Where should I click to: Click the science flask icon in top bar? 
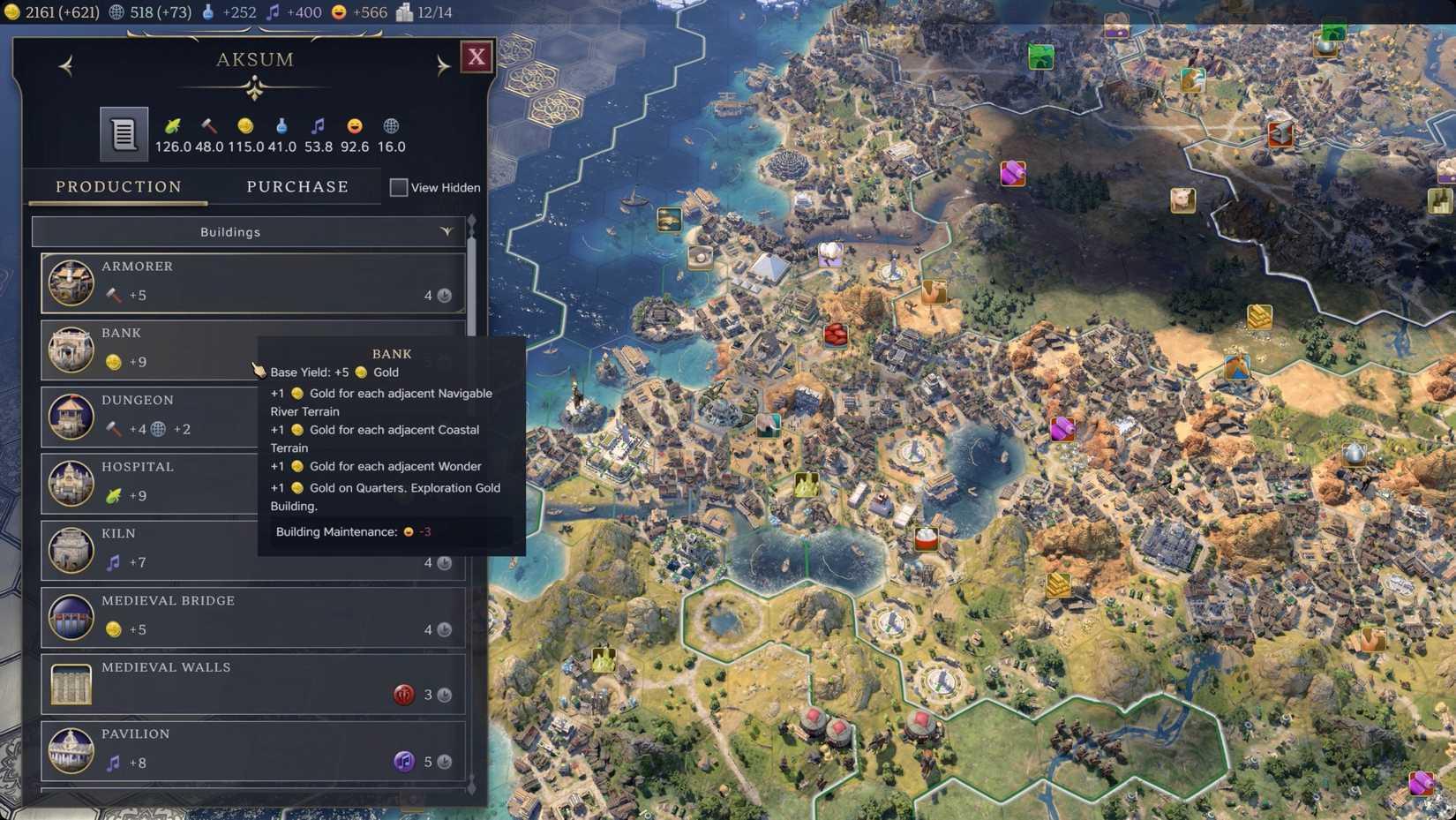pos(208,12)
